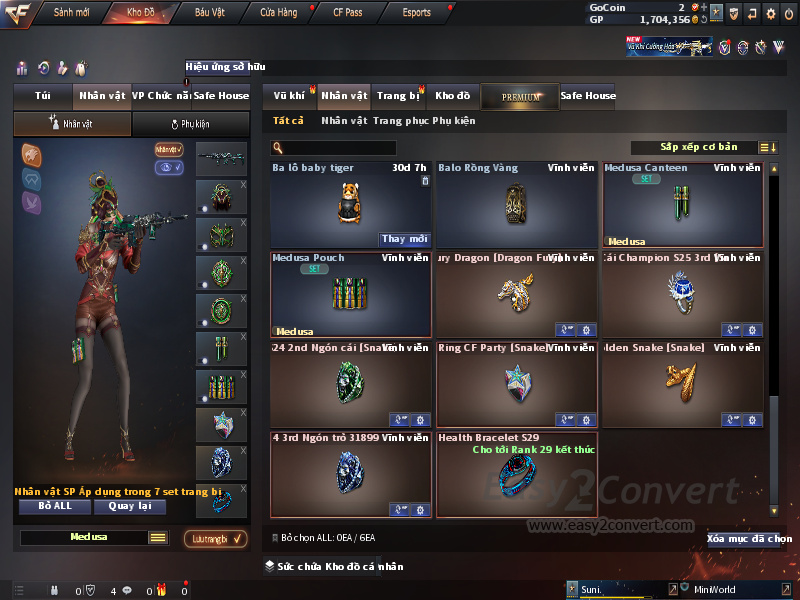Open the Cửa Hàng shop tab
Screen dimensions: 800x600
click(x=278, y=13)
